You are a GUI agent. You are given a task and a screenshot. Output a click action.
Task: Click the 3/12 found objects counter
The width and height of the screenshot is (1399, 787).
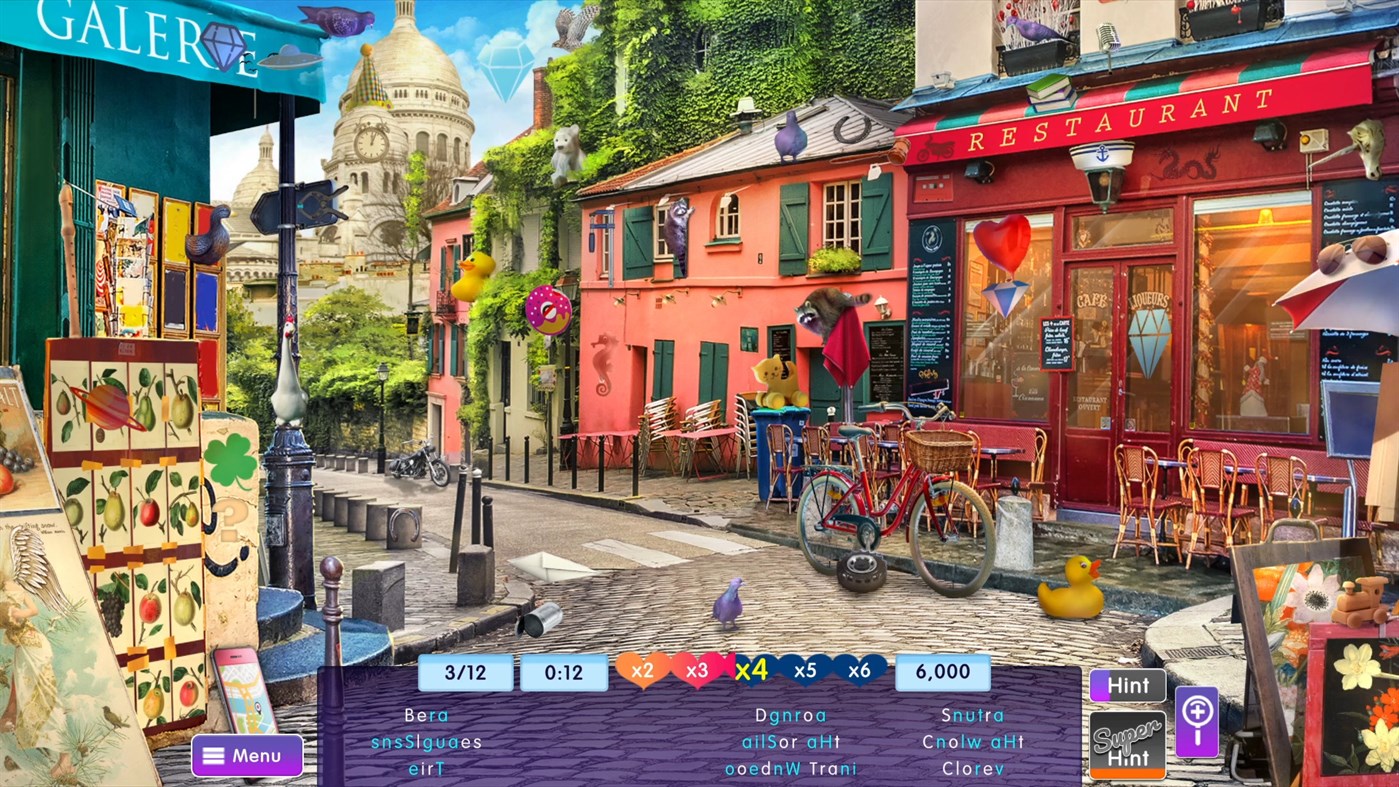coord(464,672)
